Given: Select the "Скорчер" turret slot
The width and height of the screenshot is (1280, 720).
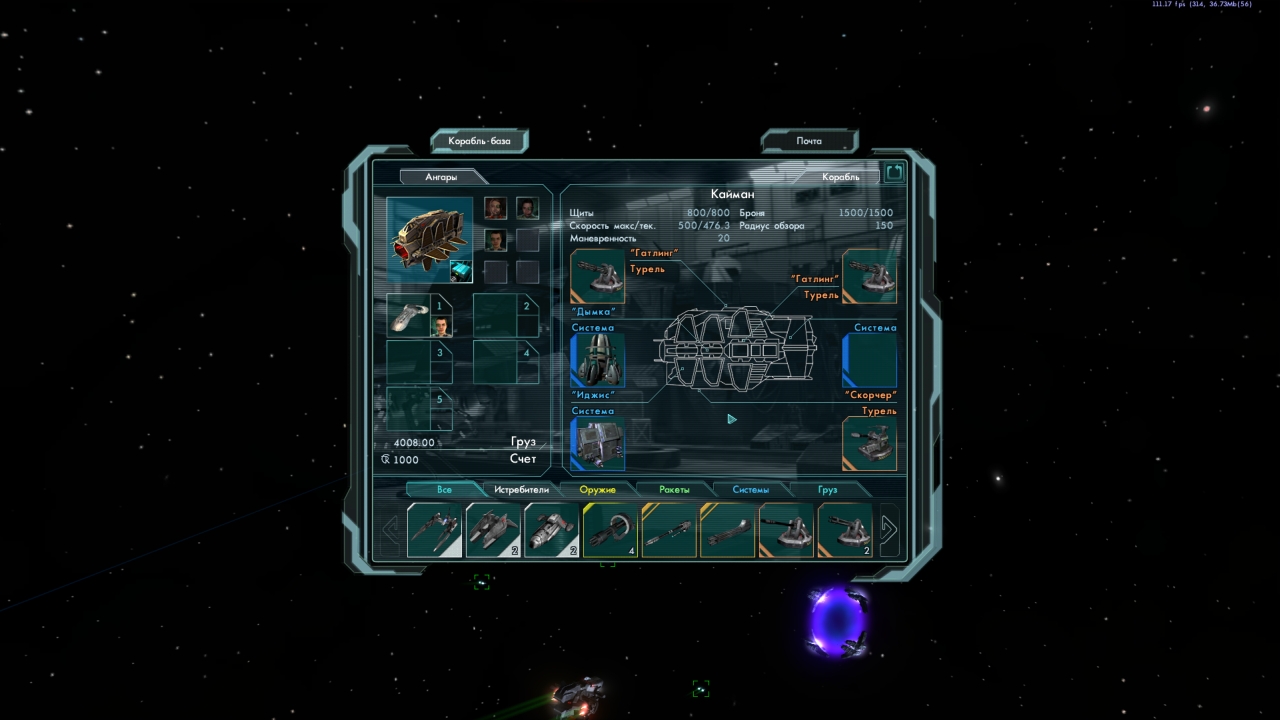Looking at the screenshot, I should coord(869,444).
